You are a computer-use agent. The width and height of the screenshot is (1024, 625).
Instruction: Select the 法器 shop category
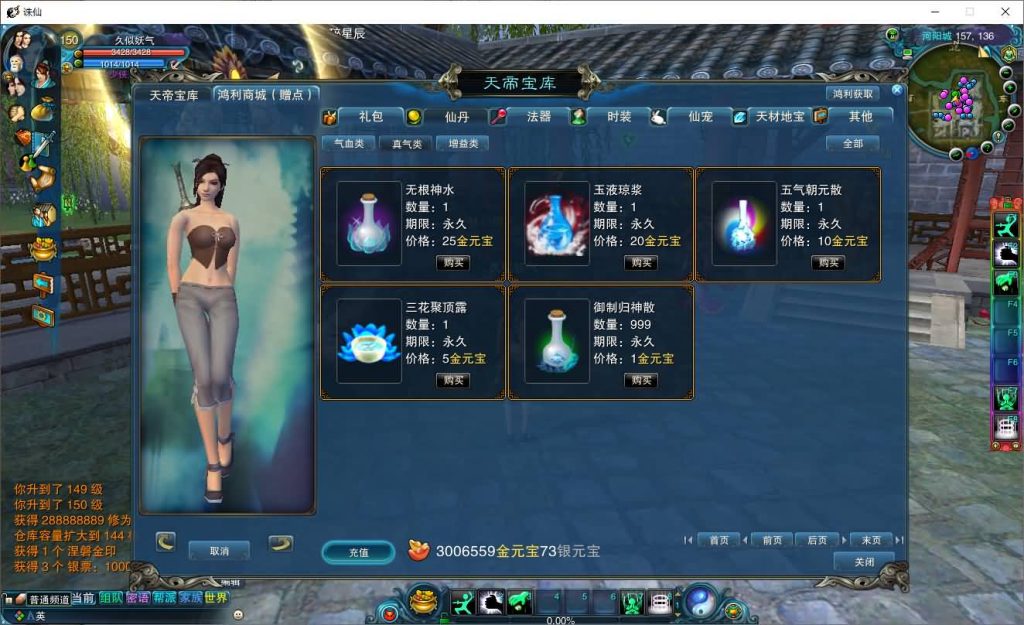click(x=538, y=117)
